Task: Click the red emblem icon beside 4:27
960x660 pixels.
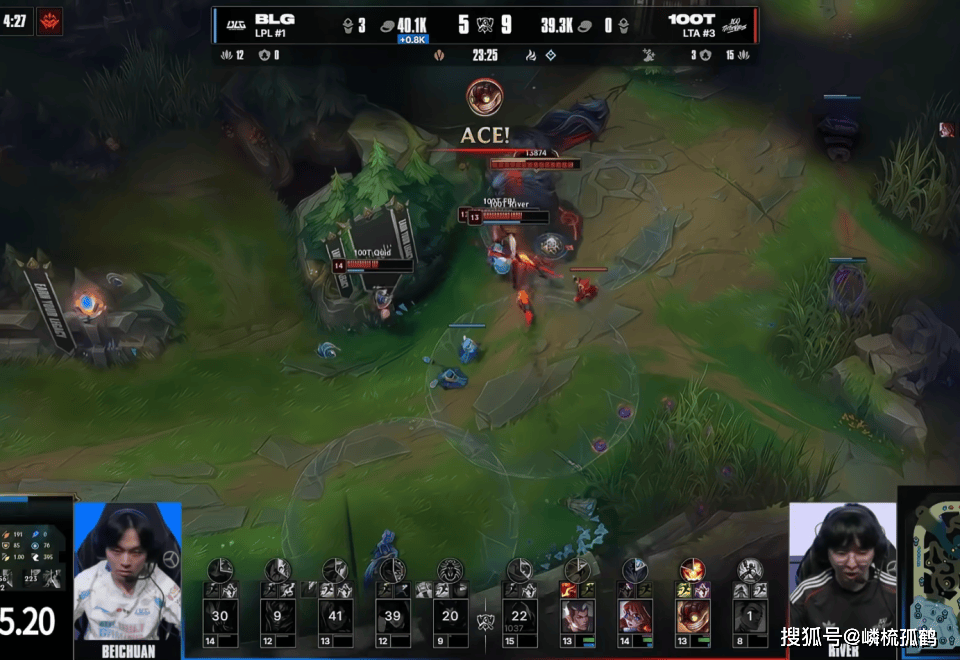Action: pyautogui.click(x=49, y=21)
